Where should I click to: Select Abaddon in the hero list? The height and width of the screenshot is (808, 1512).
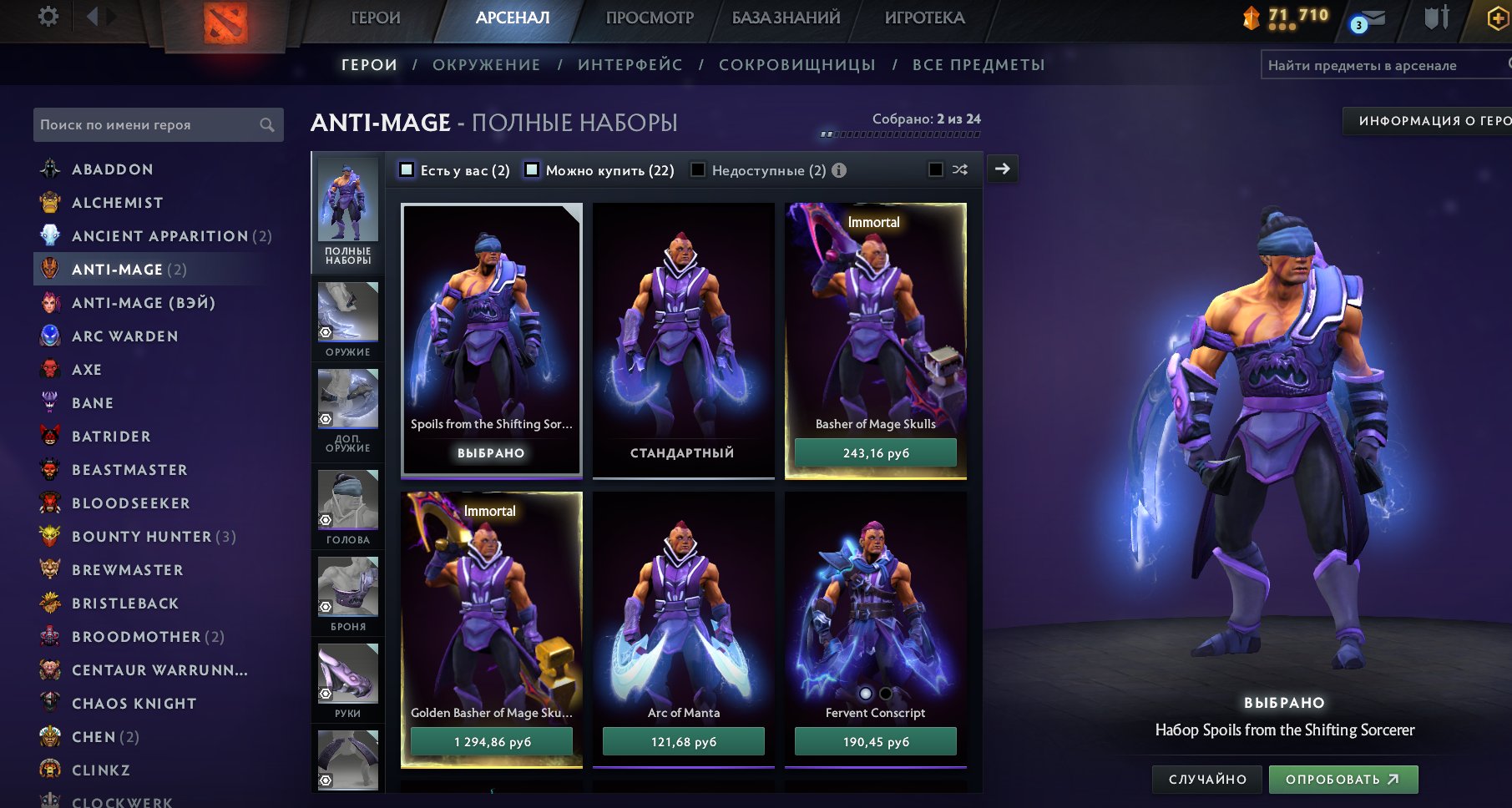point(112,169)
